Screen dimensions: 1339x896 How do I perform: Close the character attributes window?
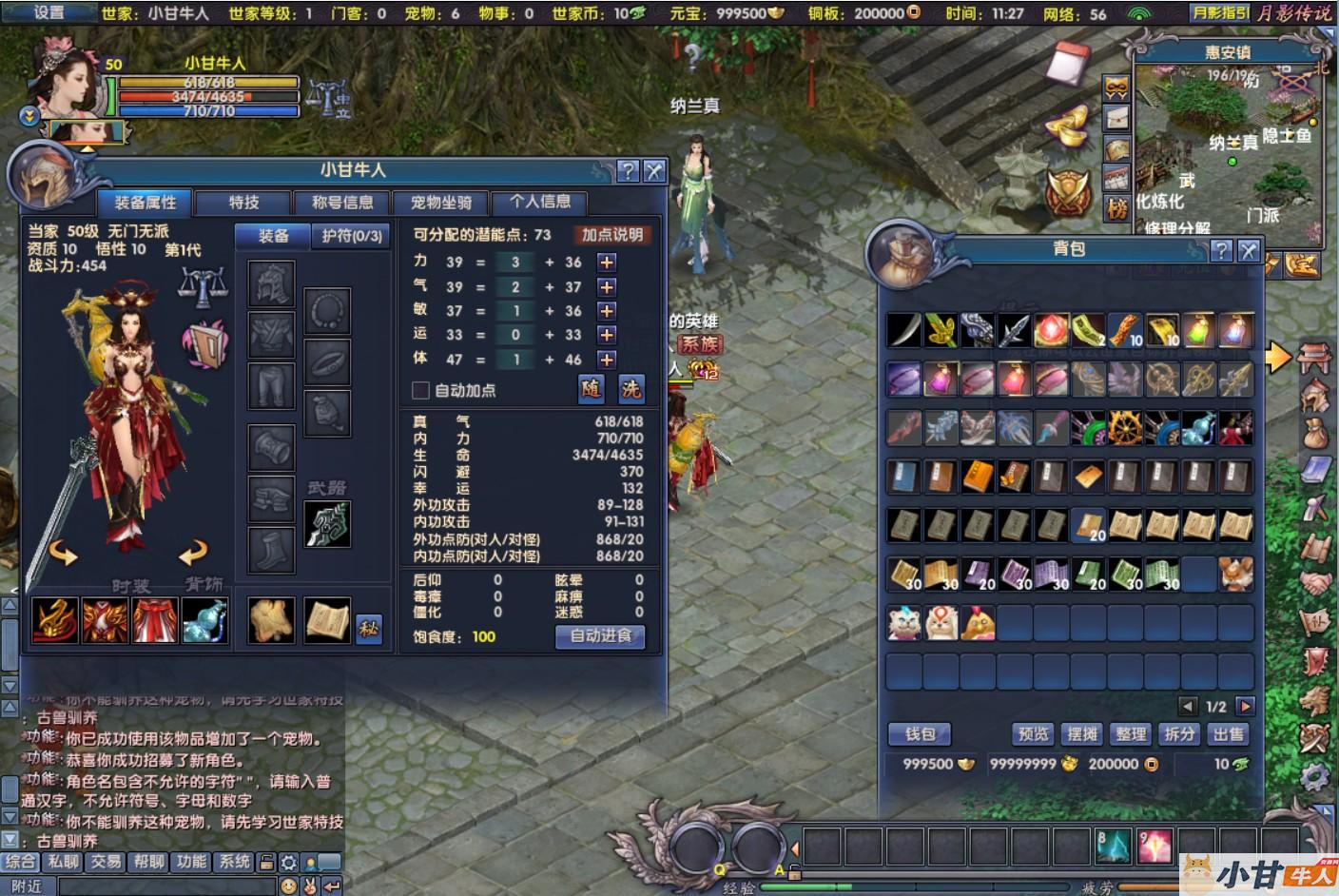point(654,171)
